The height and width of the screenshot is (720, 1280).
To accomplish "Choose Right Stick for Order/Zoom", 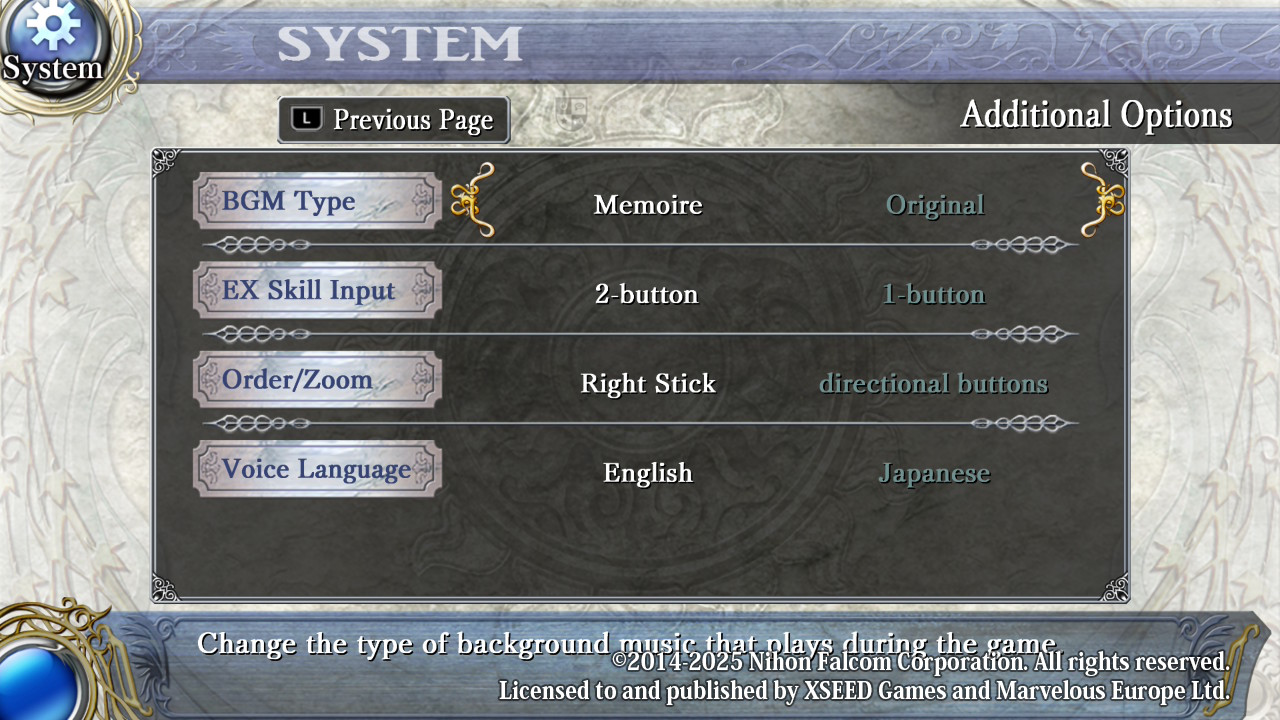I will (648, 384).
